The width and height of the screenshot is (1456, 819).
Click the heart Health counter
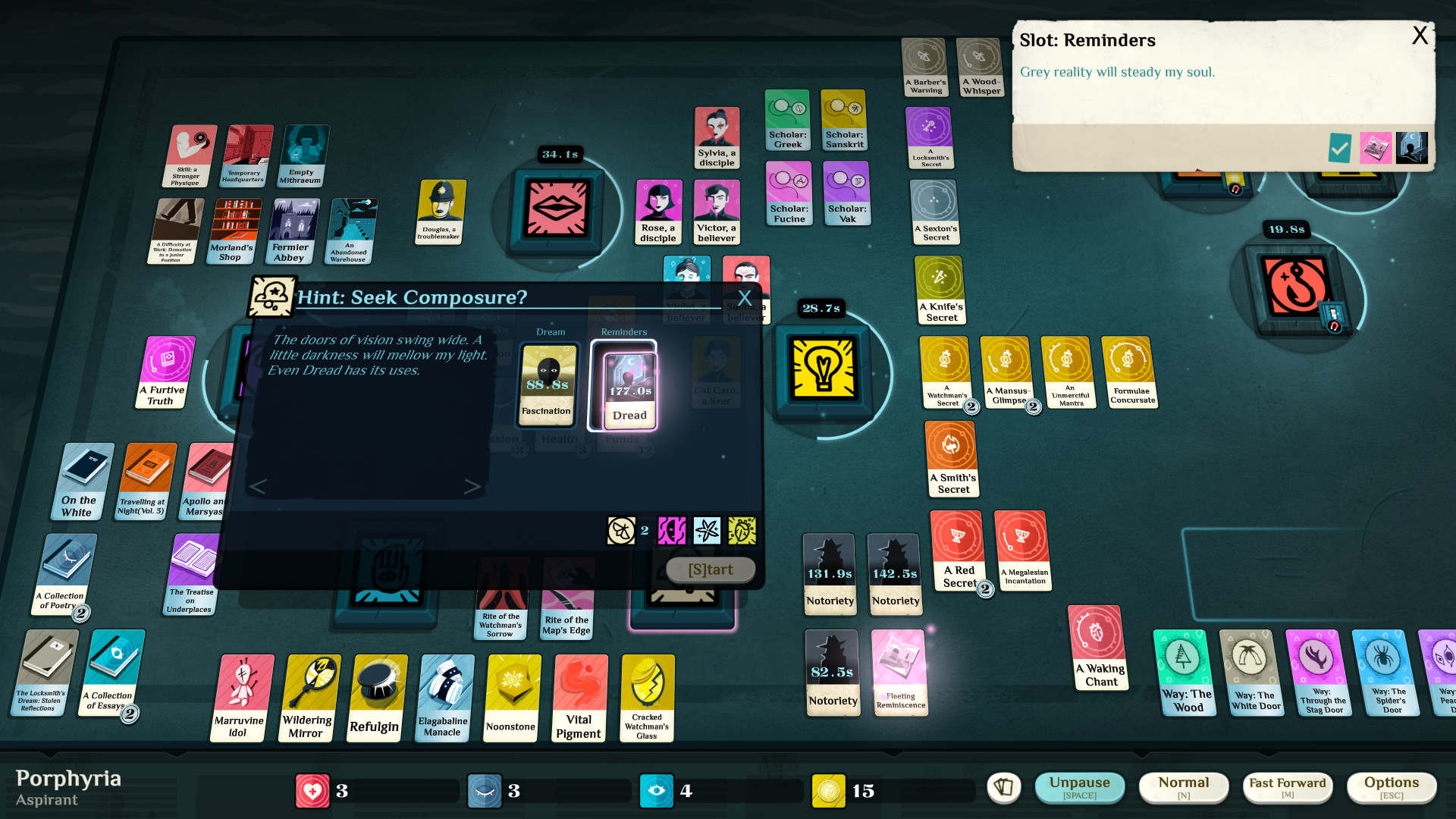[313, 790]
